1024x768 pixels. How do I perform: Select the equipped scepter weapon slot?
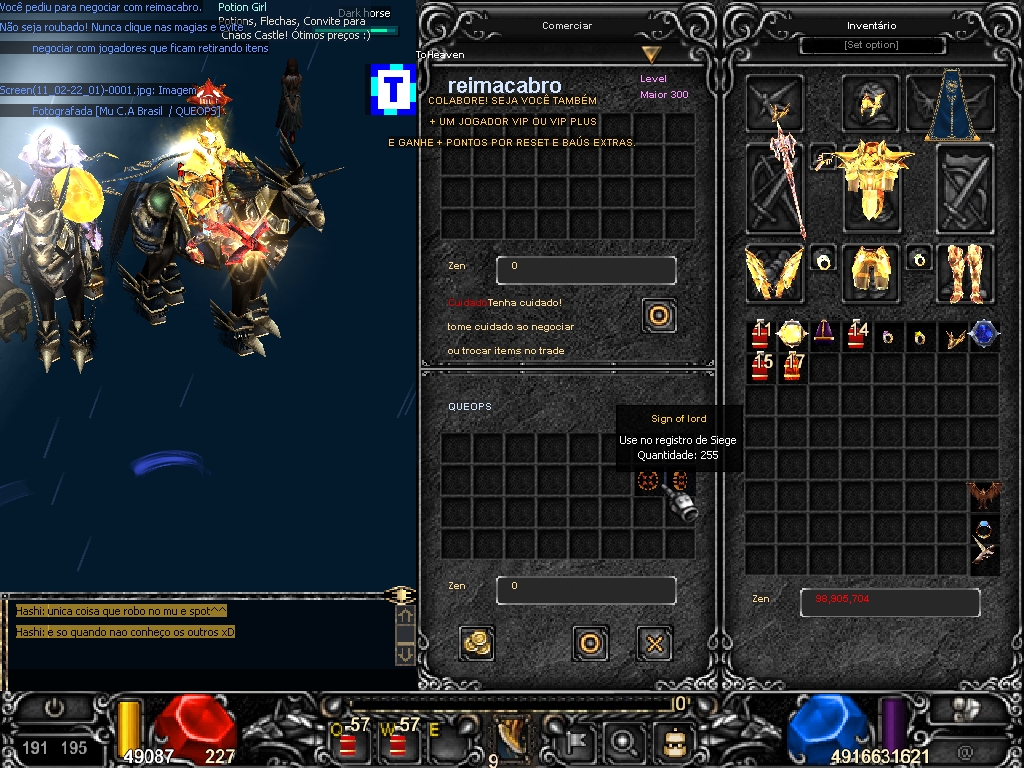(775, 190)
